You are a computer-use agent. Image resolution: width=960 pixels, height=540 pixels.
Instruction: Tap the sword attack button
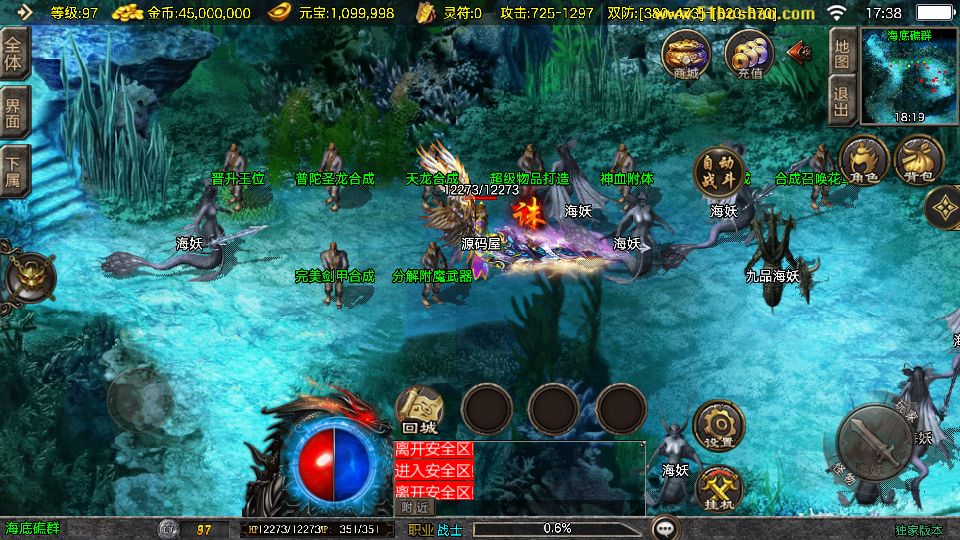coord(874,443)
